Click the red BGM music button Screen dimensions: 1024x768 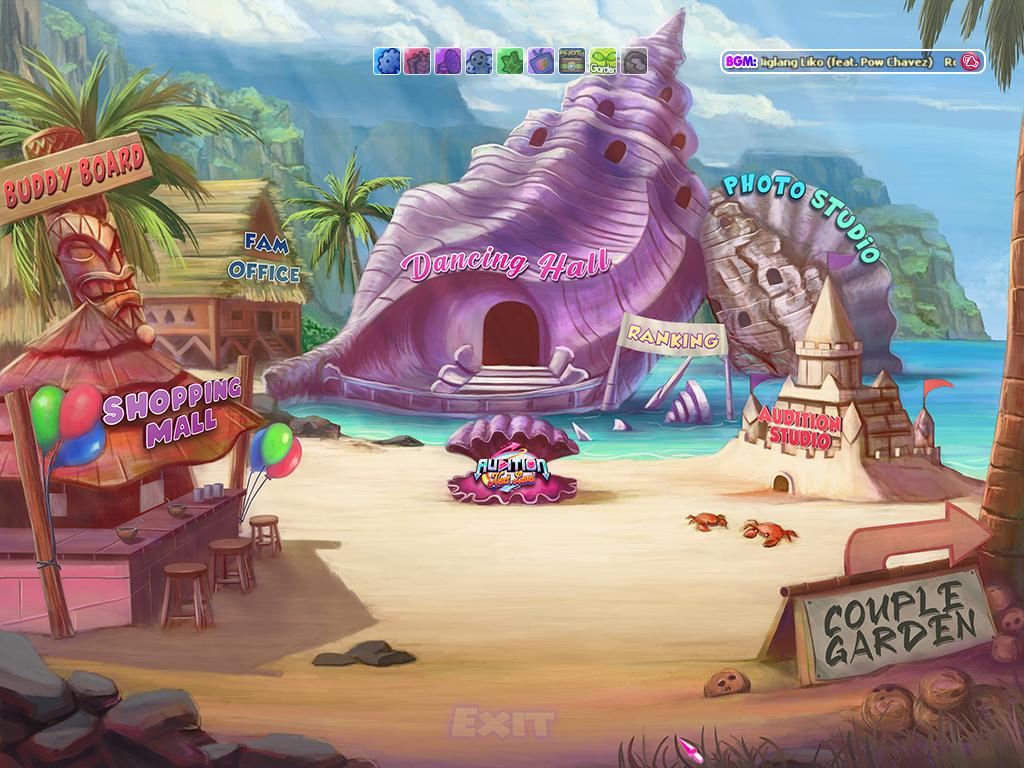click(969, 62)
